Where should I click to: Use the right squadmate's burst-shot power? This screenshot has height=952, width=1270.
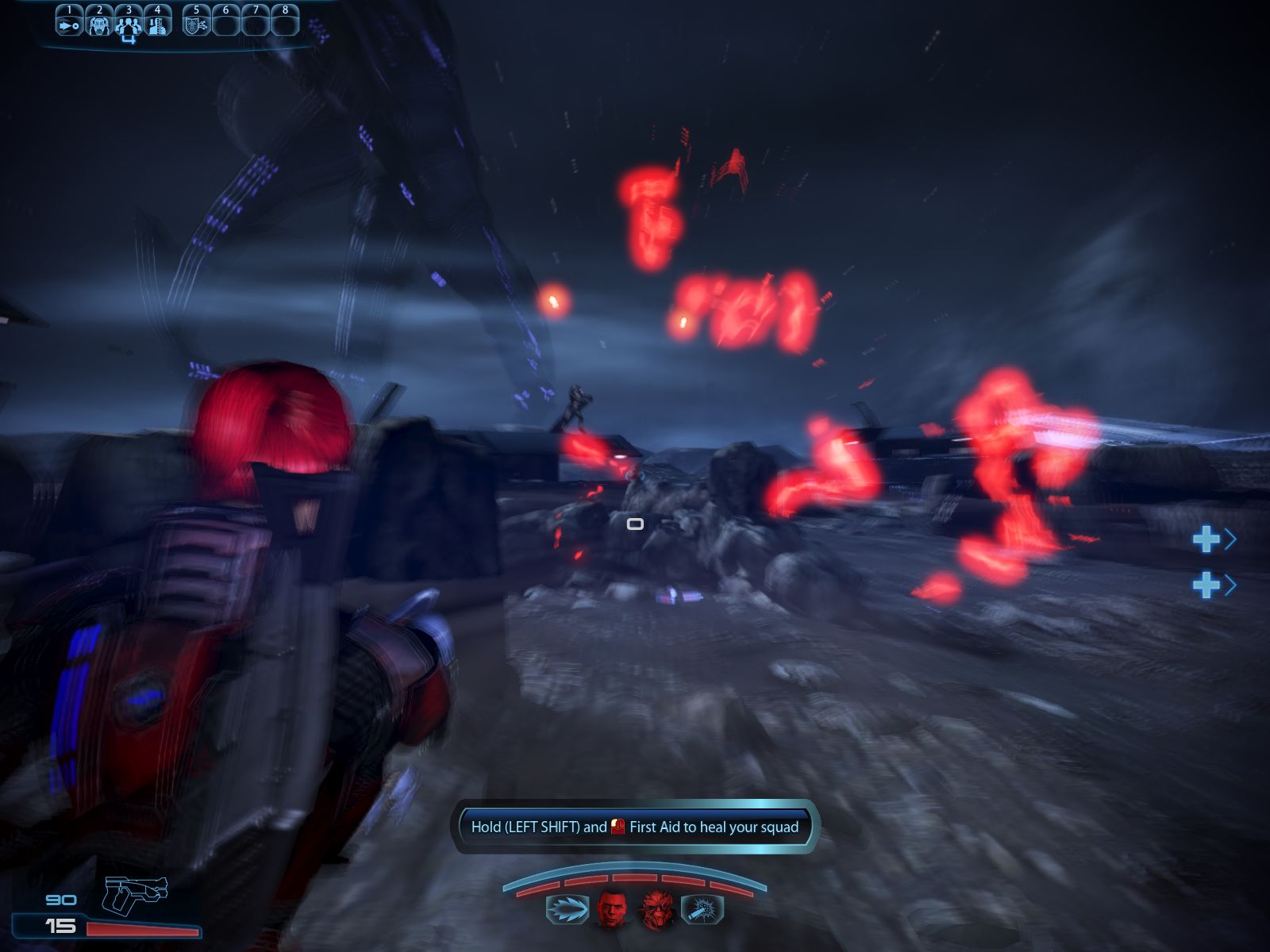click(702, 910)
